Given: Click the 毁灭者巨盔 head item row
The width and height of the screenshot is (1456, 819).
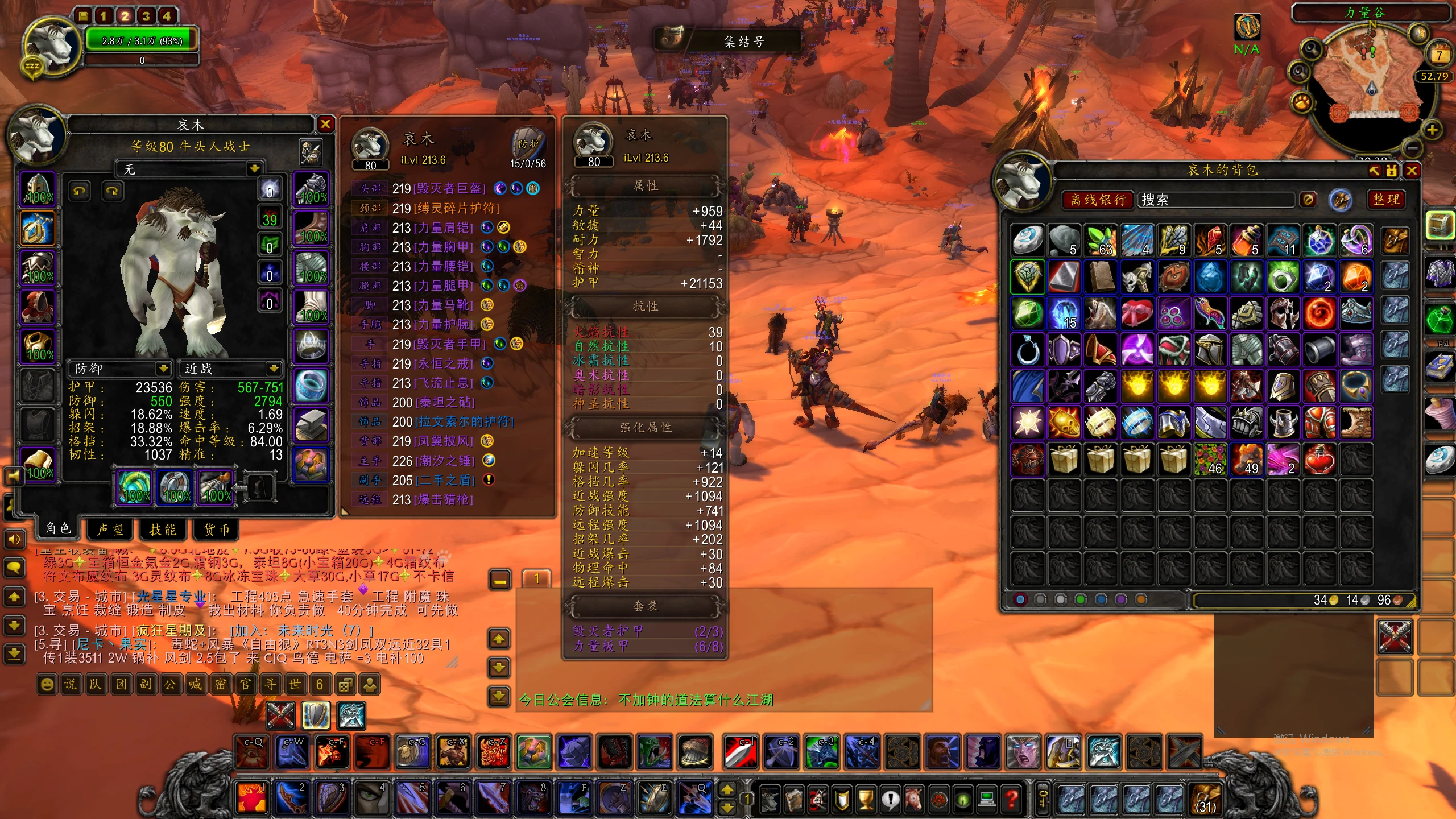Looking at the screenshot, I should [449, 188].
